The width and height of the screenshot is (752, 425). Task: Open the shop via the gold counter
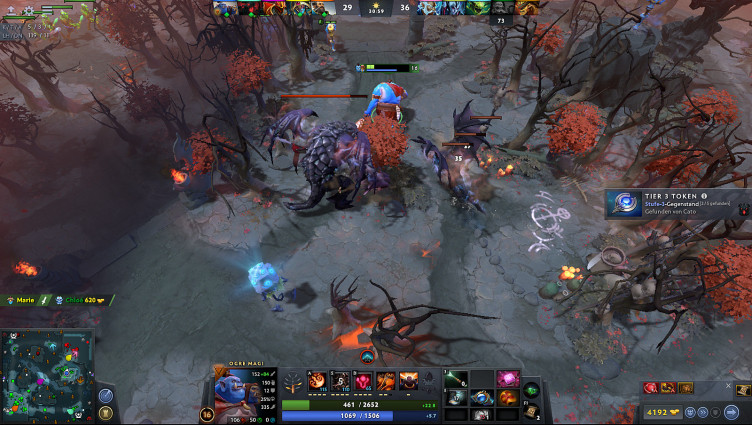coord(659,411)
